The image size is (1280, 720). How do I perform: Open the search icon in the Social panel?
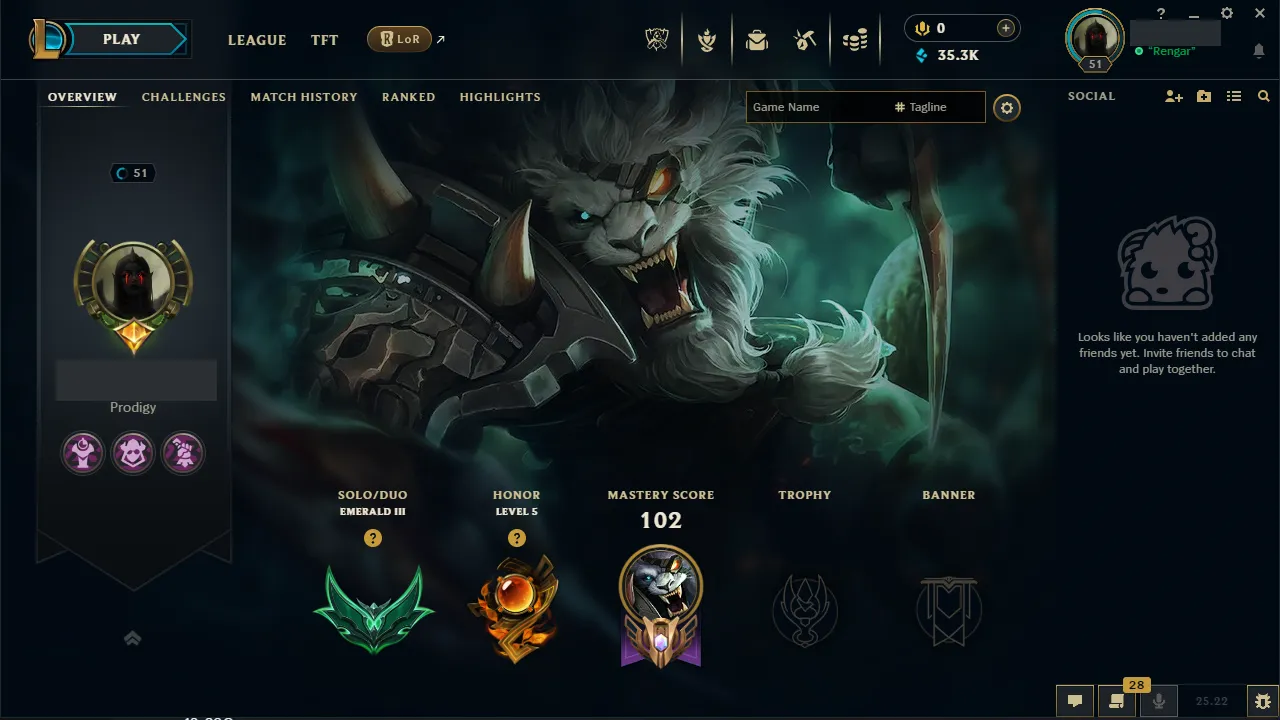(x=1263, y=96)
